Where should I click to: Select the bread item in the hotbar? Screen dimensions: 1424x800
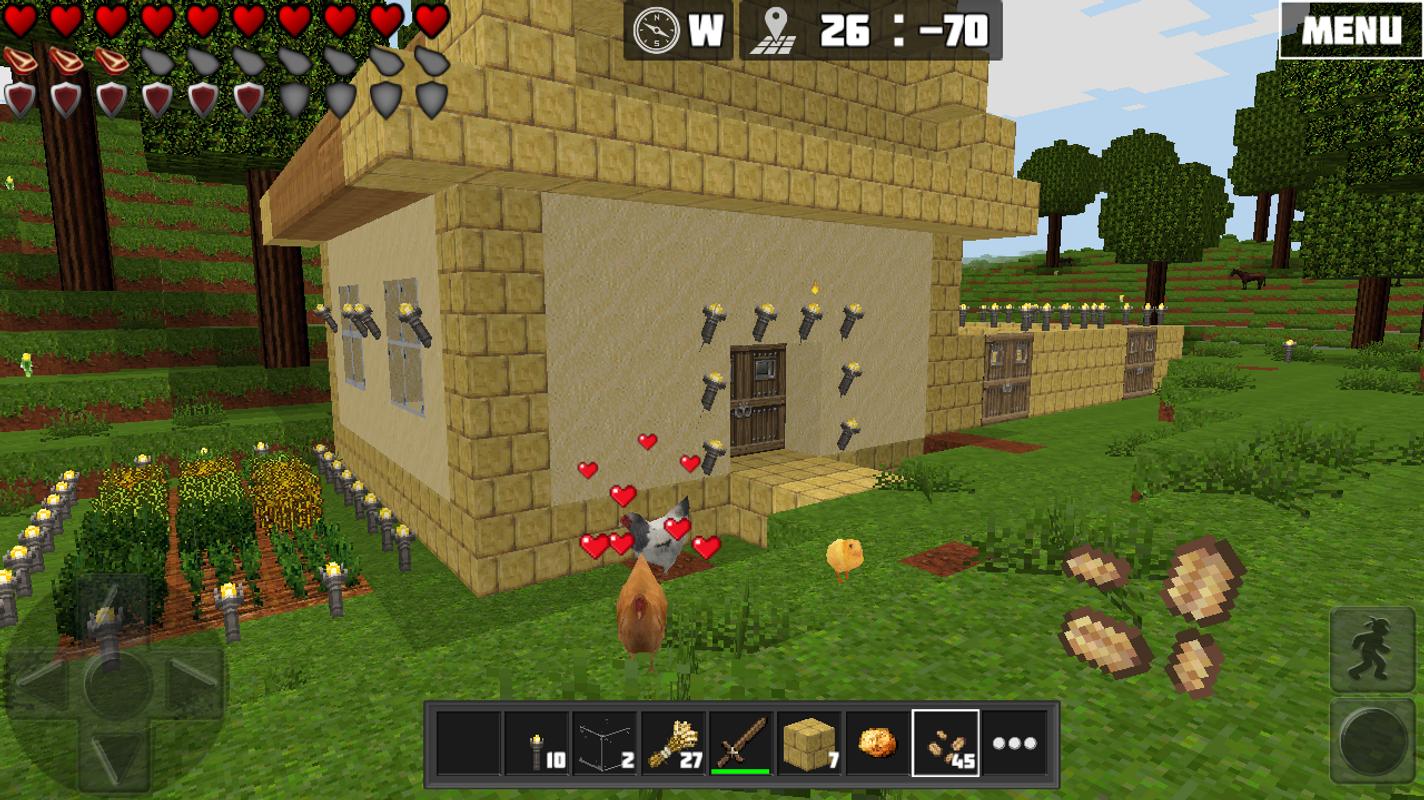pos(877,740)
